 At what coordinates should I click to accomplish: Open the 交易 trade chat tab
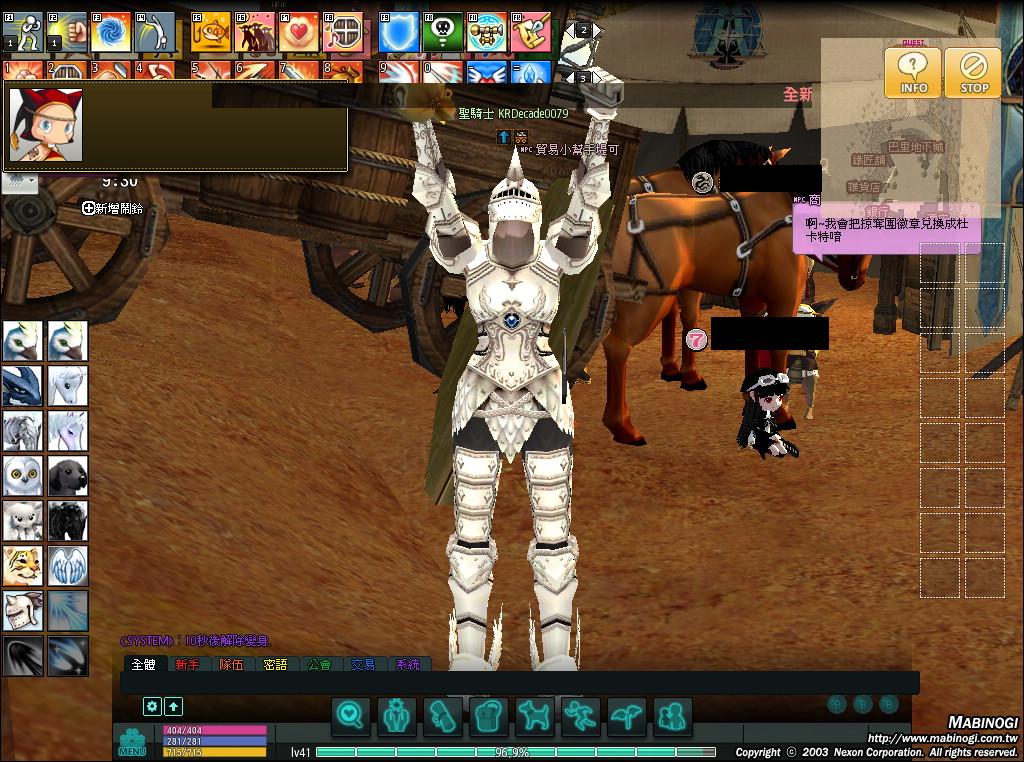[x=363, y=664]
